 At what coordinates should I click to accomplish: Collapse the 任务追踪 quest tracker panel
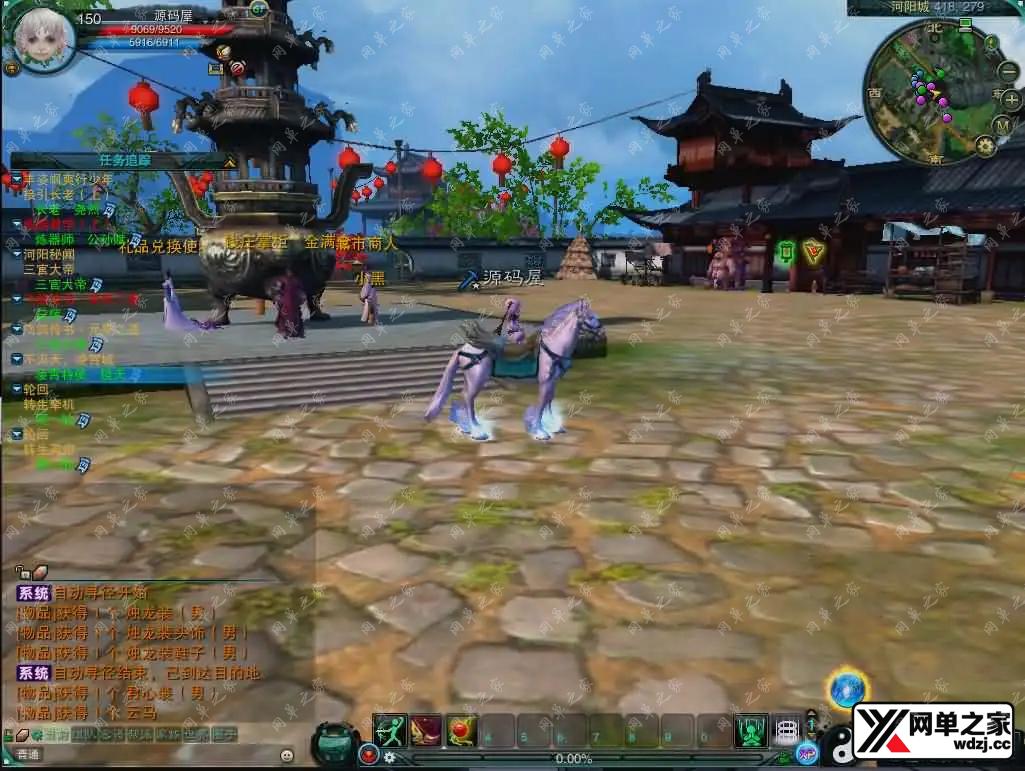[229, 160]
